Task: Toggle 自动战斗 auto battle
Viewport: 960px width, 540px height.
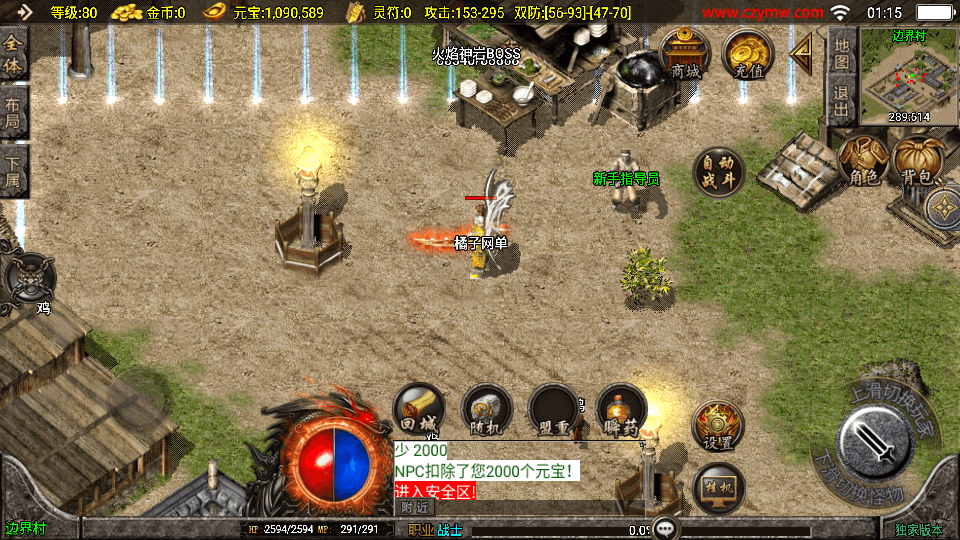Action: coord(717,172)
